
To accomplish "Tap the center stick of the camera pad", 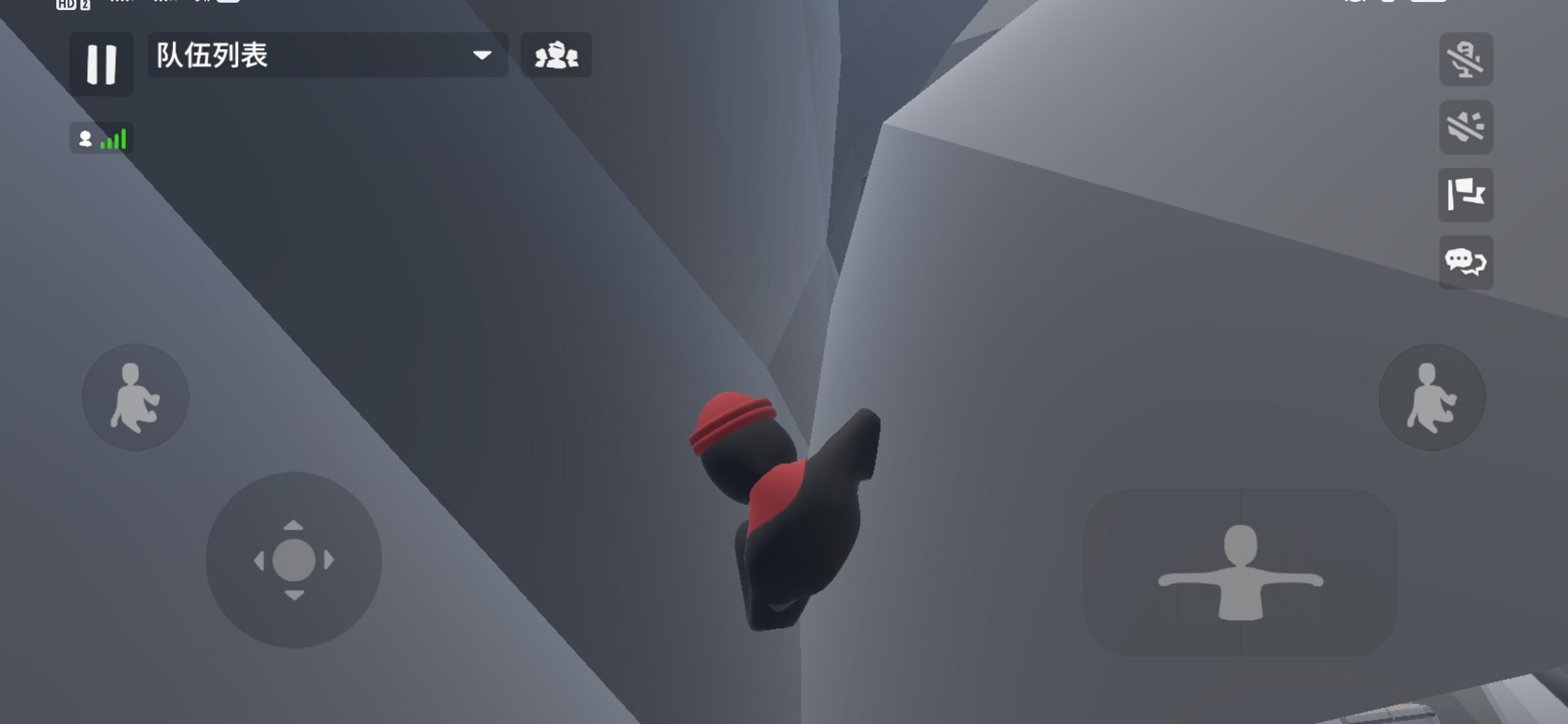I will tap(293, 560).
